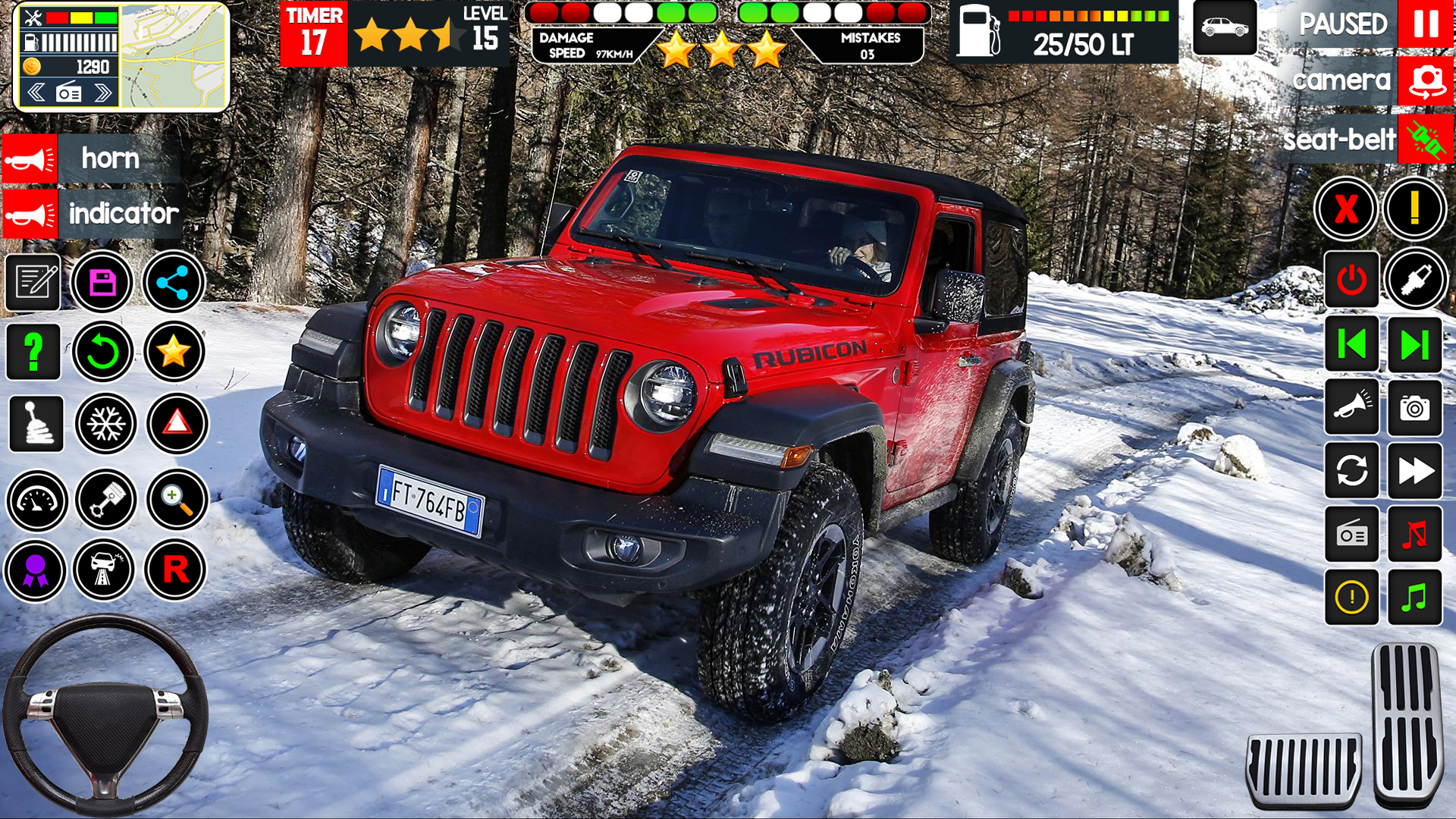
Task: Select the gear shifter icon
Action: tap(35, 424)
